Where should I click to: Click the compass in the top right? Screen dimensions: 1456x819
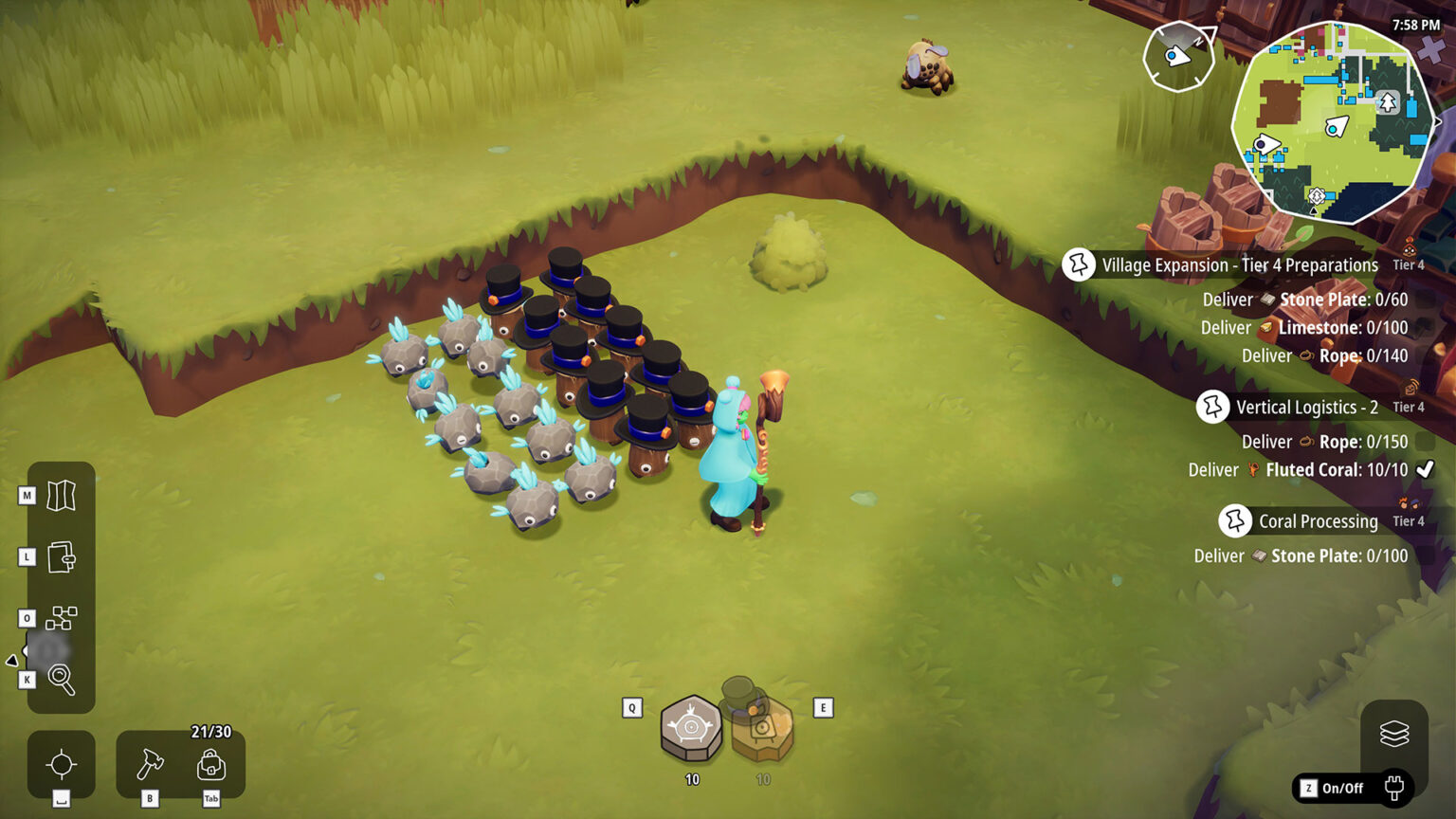pyautogui.click(x=1177, y=57)
